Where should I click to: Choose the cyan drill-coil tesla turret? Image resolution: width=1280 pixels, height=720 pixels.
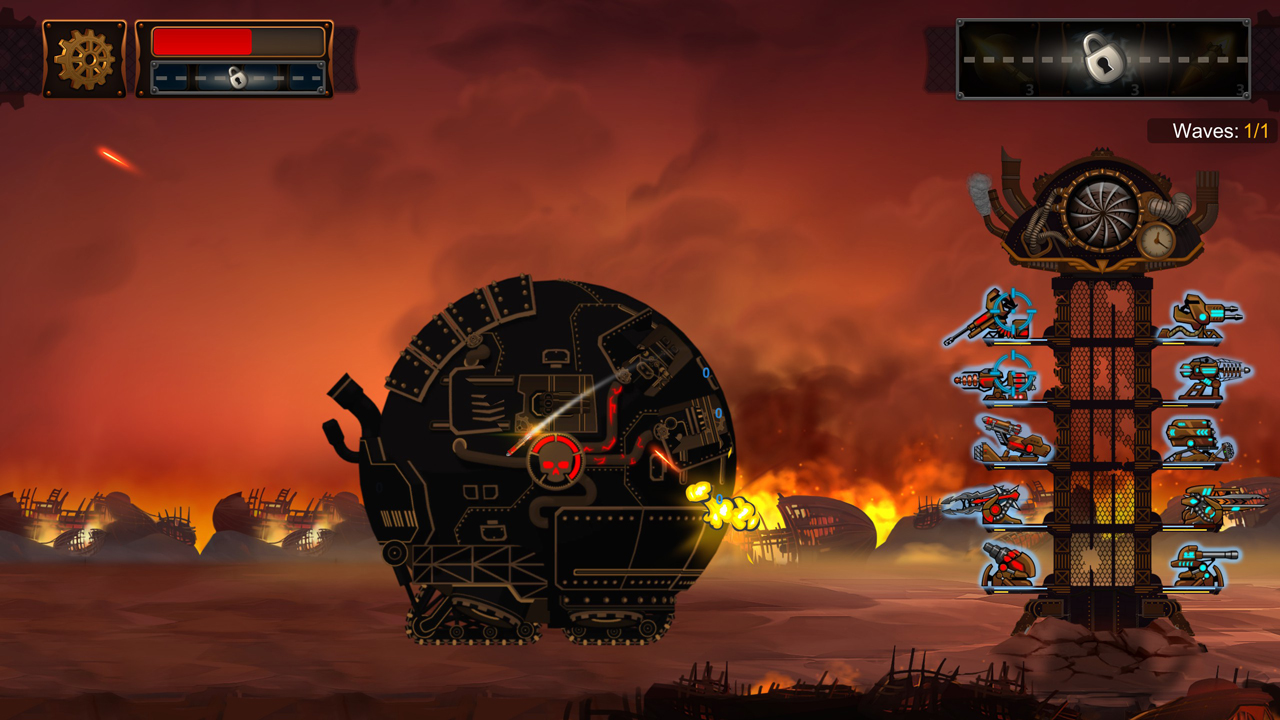(1209, 377)
